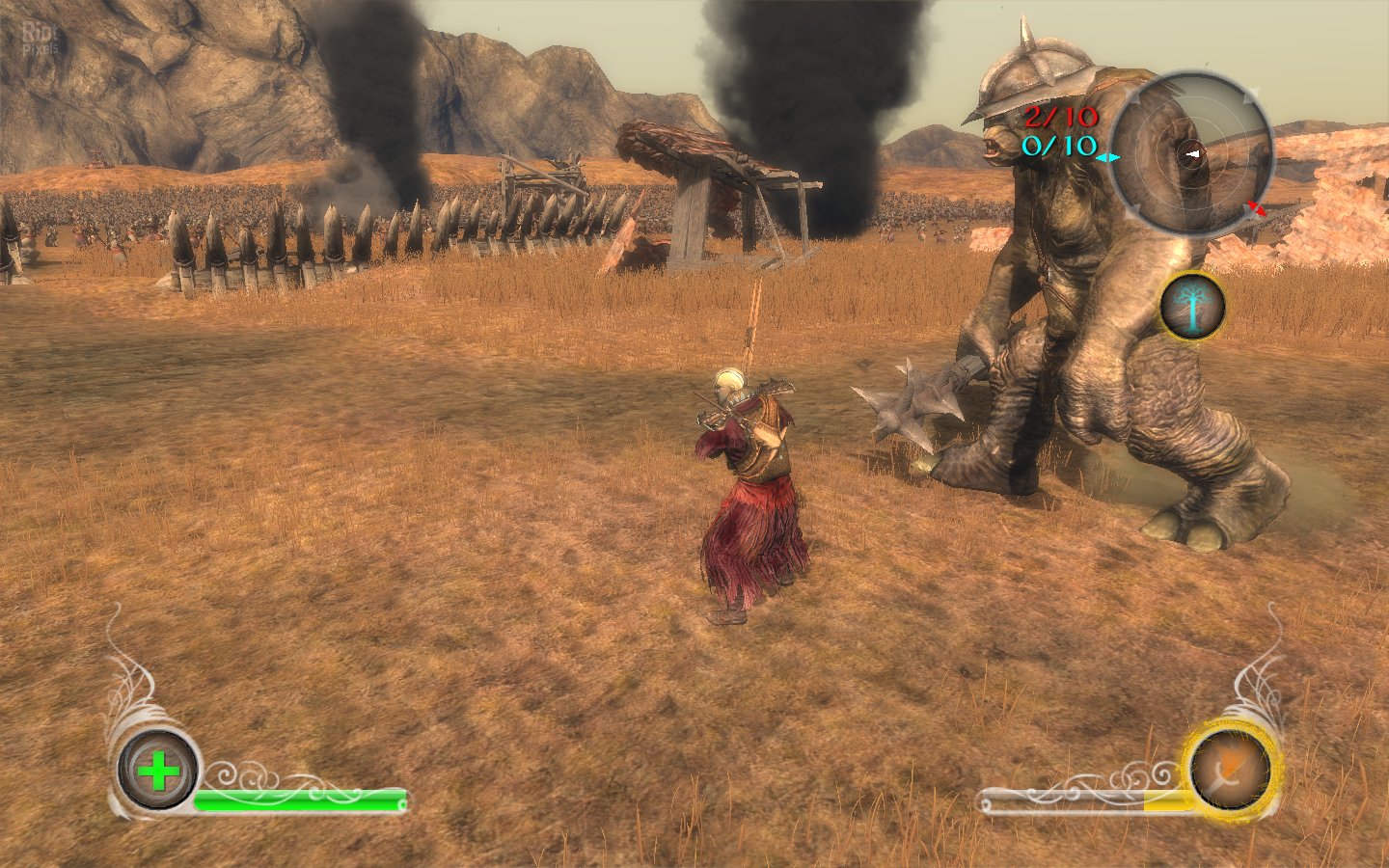
Task: Click the green cross health icon
Action: (x=158, y=771)
